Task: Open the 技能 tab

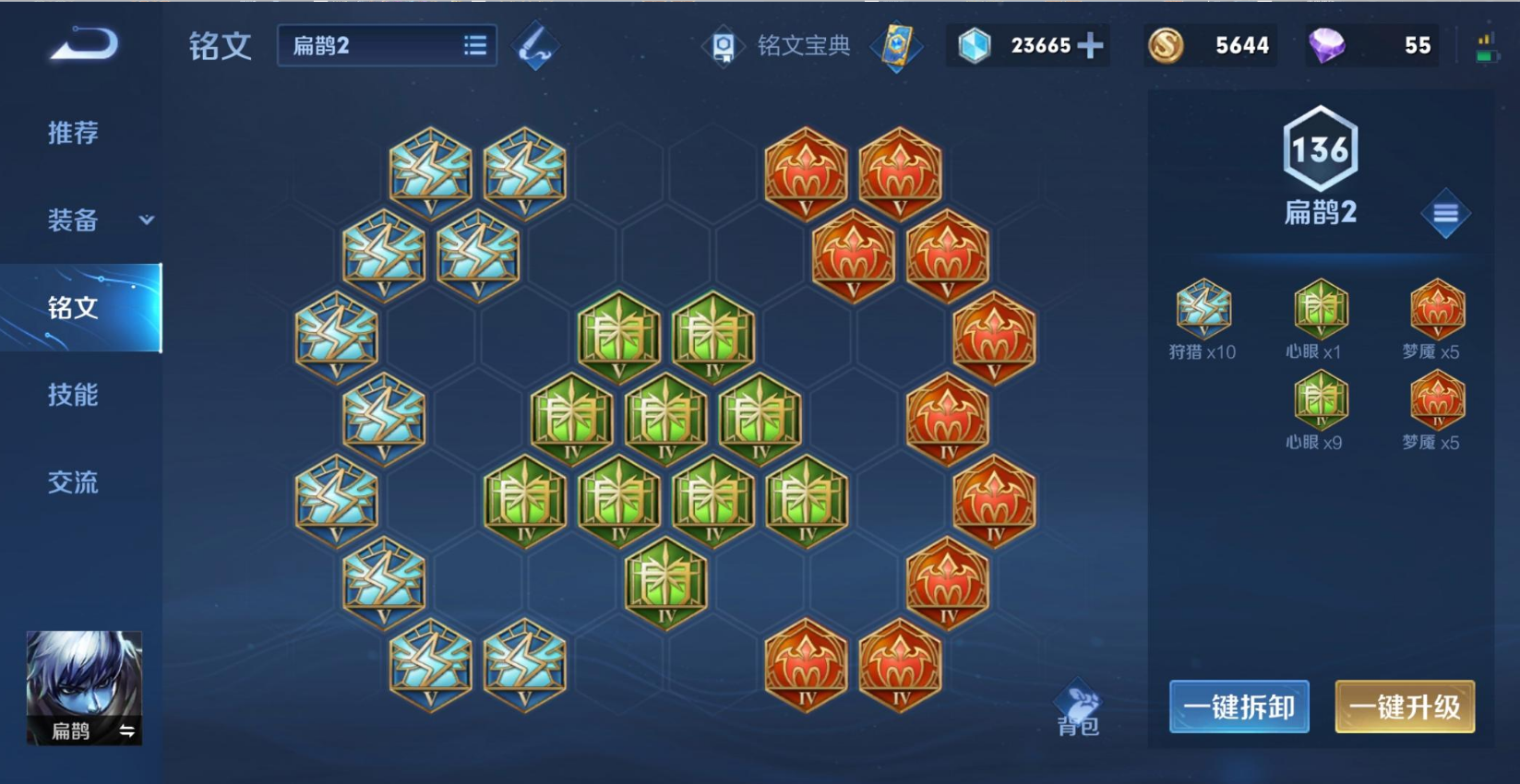Action: 73,395
